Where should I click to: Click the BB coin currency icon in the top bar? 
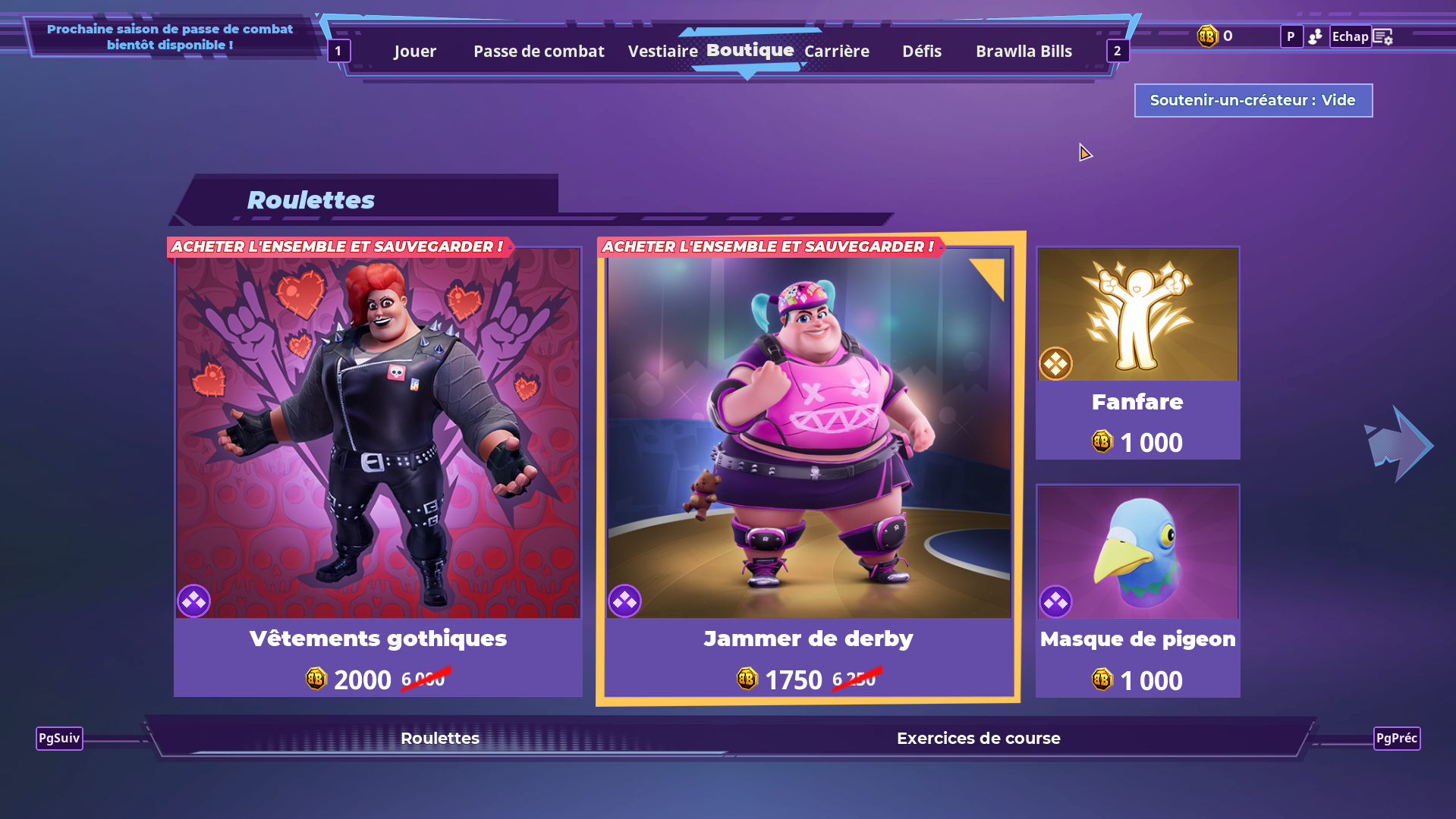point(1206,36)
